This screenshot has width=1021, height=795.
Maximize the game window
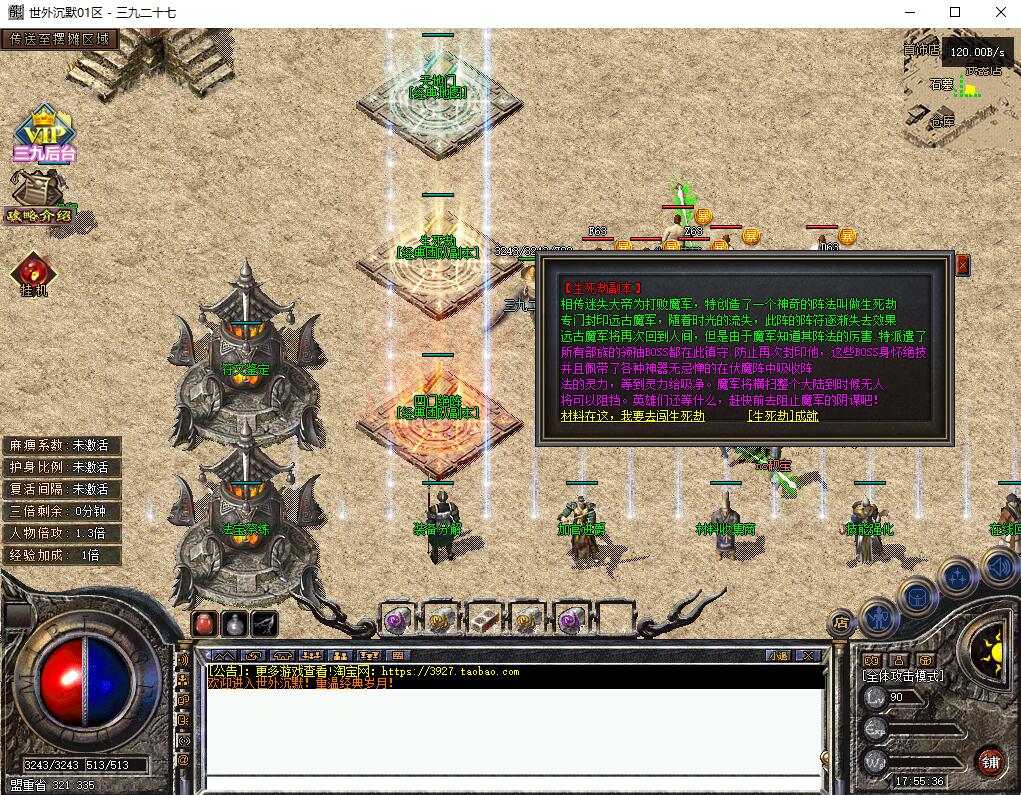(x=955, y=12)
